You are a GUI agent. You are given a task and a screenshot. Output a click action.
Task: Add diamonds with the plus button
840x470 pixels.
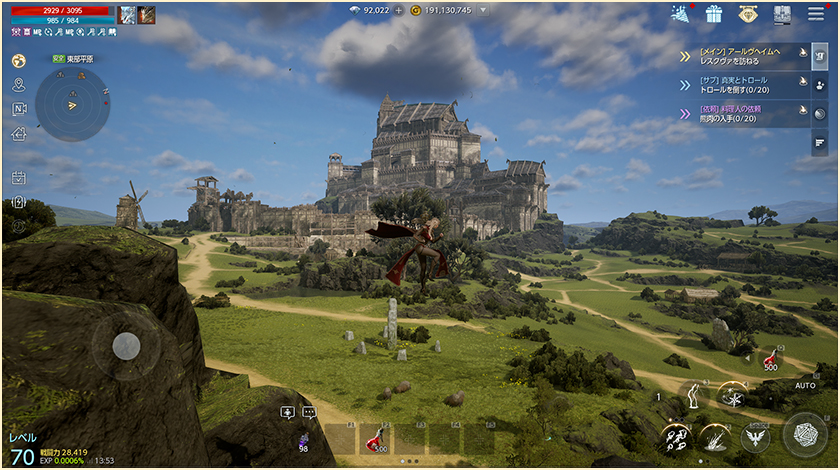pyautogui.click(x=399, y=10)
